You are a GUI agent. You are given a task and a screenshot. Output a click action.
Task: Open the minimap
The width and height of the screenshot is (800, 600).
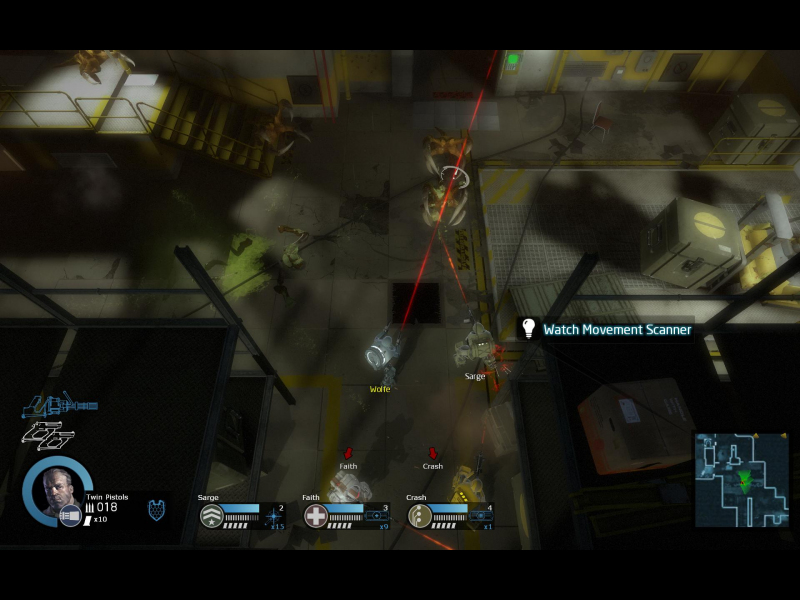click(741, 479)
